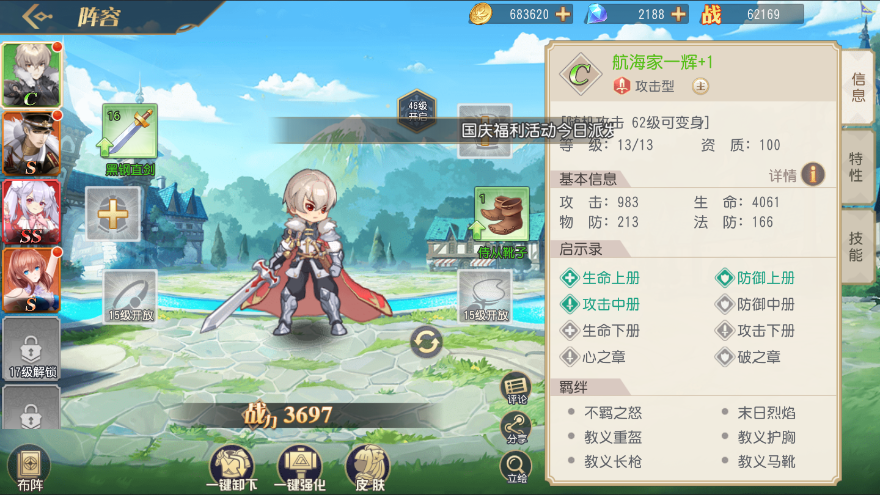Add diamonds with the plus beside 2188
This screenshot has width=880, height=495.
pos(678,14)
